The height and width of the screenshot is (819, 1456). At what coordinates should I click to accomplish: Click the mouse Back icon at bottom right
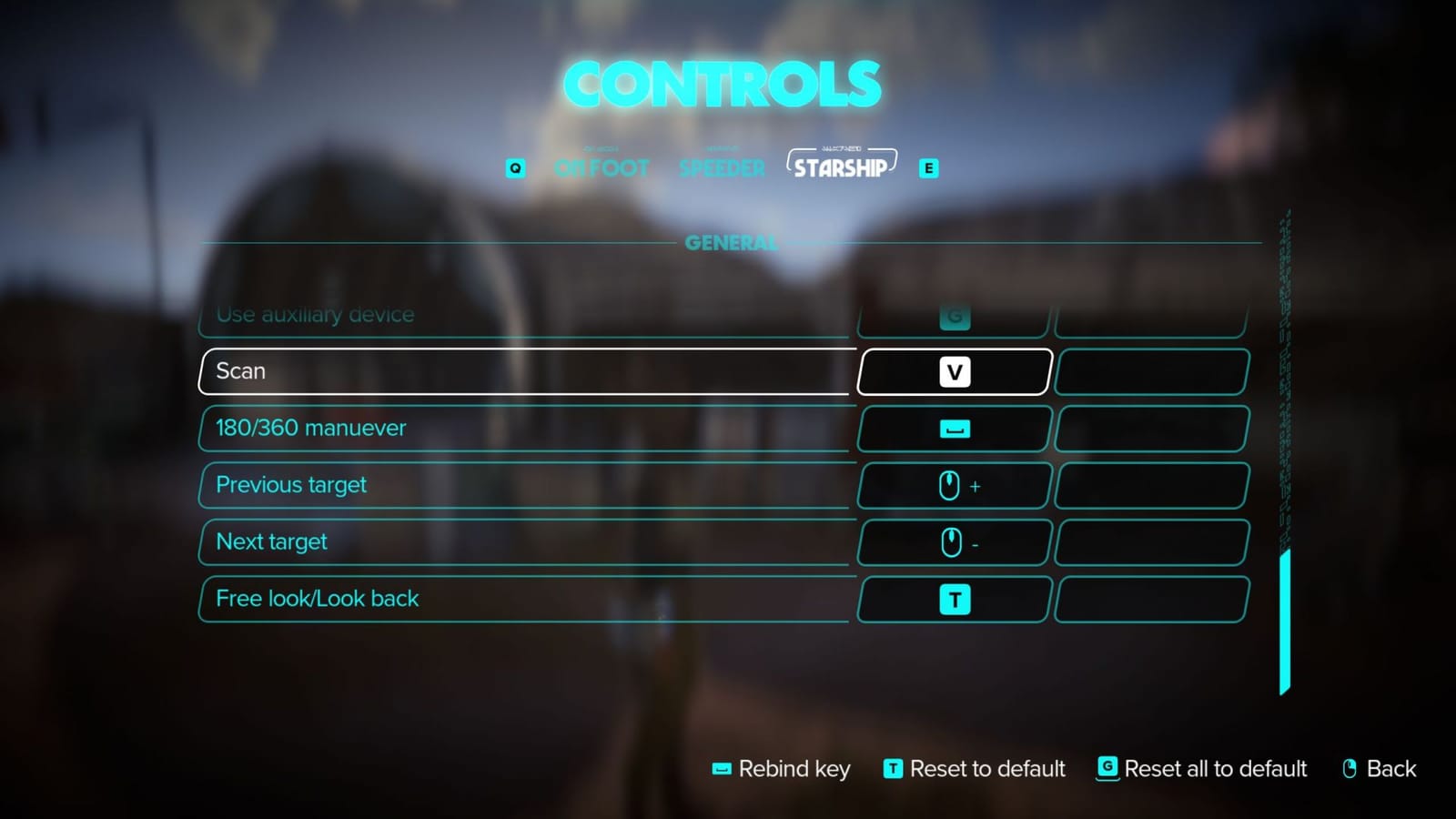tap(1350, 769)
